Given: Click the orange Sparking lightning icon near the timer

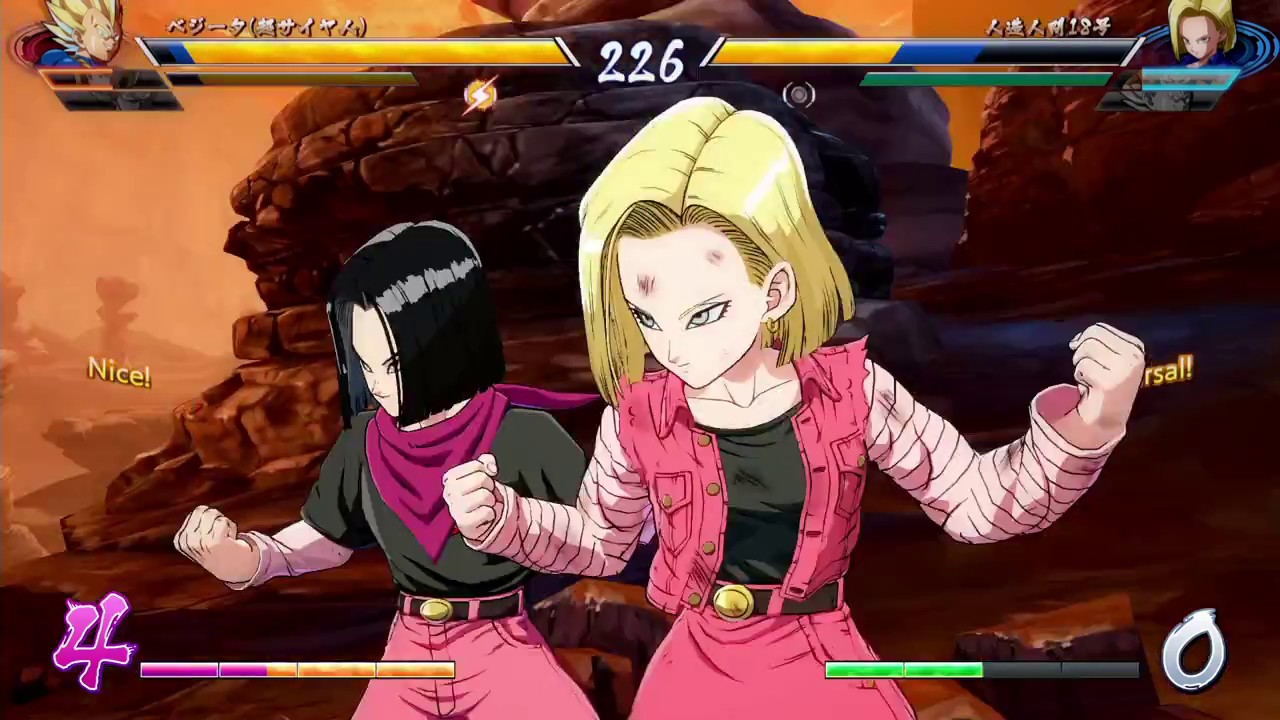Looking at the screenshot, I should coord(478,94).
